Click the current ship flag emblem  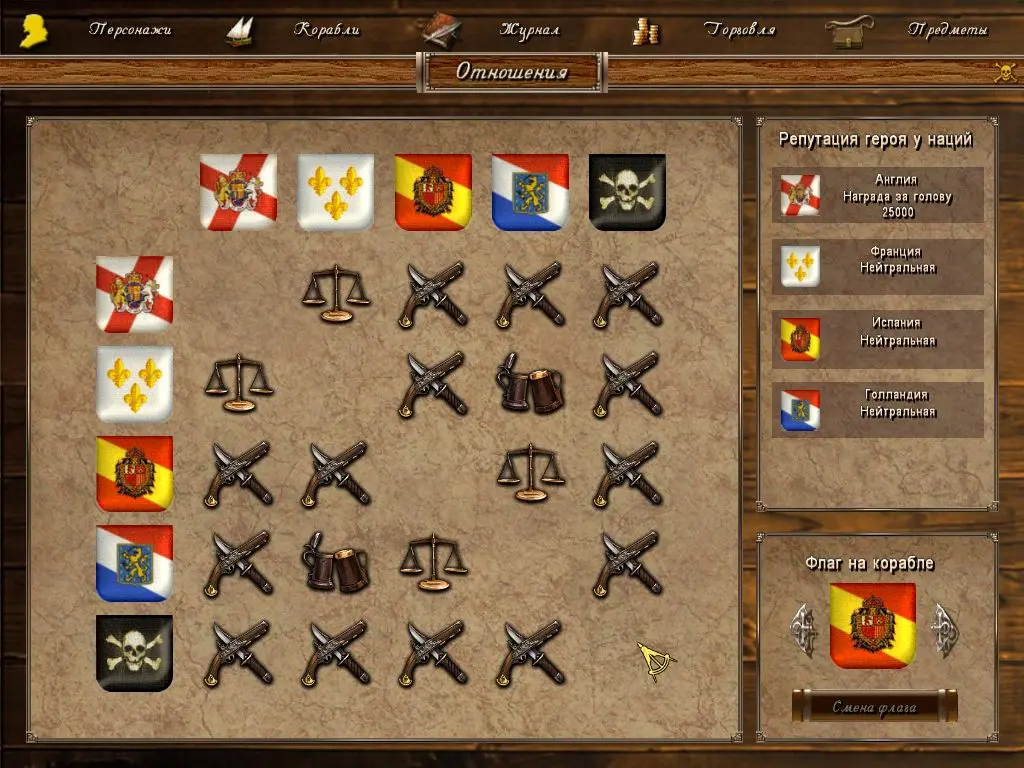[873, 627]
